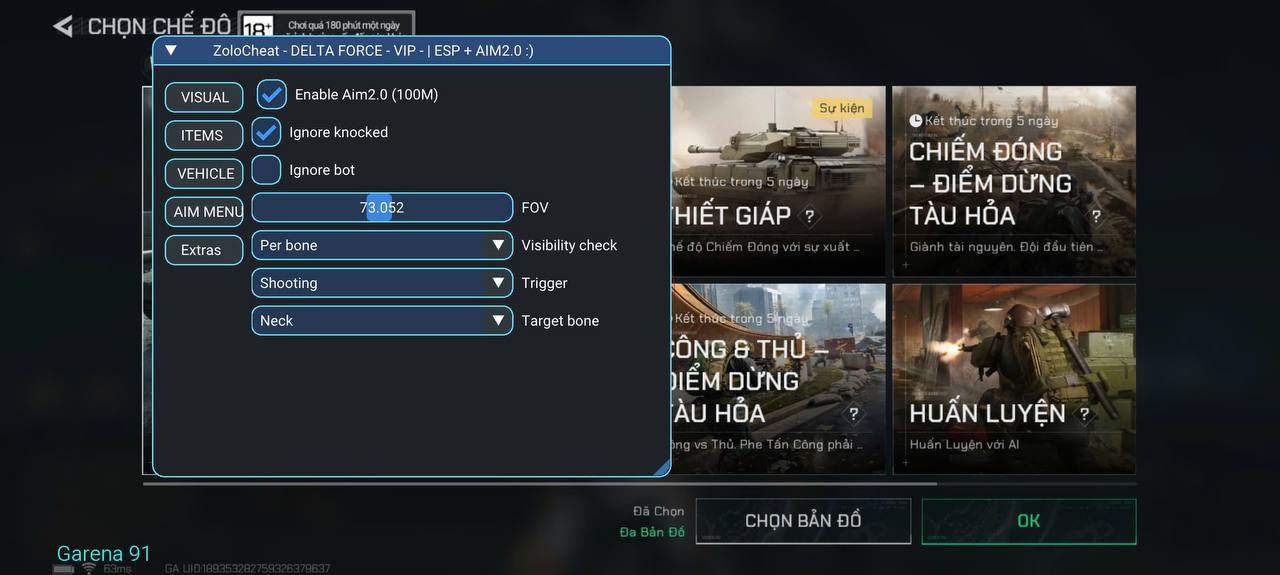
Task: Open the question mark on the Thiết Giáp tile
Action: click(809, 215)
